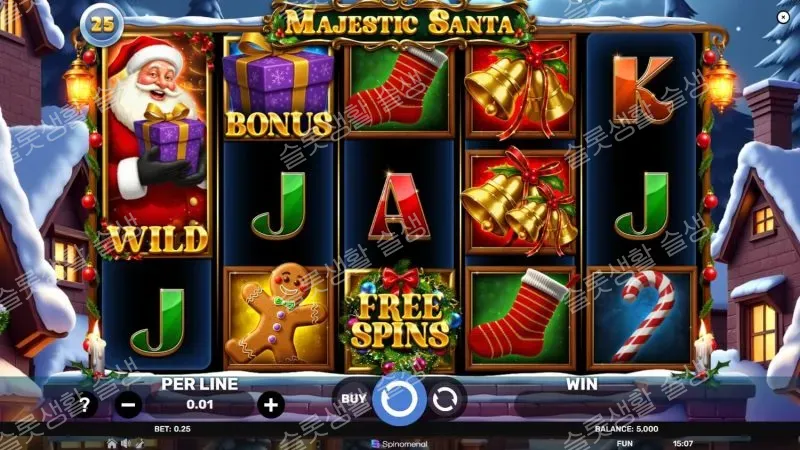
Task: Close the game with the X
Action: (x=781, y=18)
